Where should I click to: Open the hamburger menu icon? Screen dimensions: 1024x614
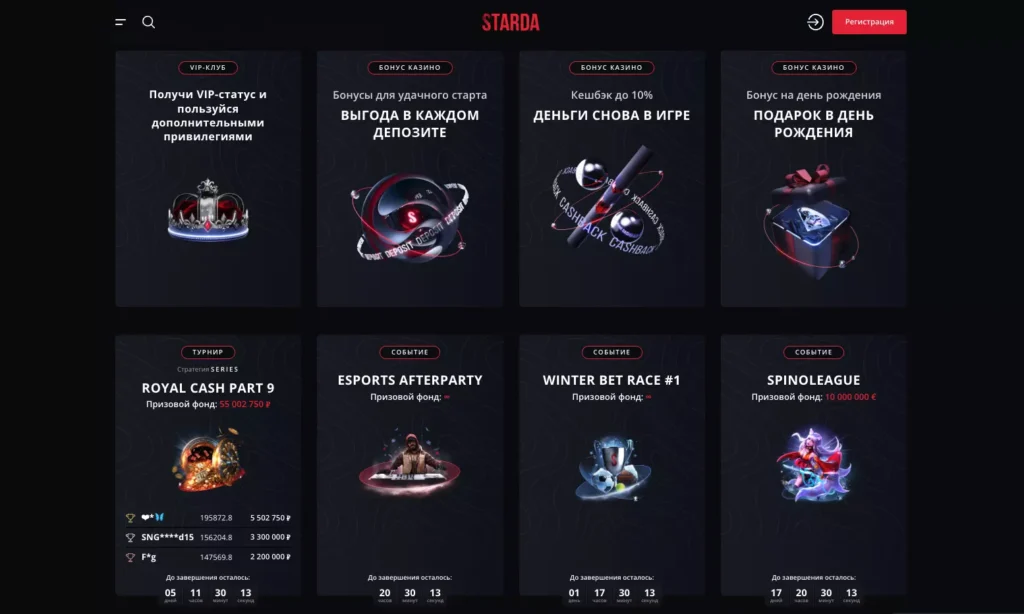(x=120, y=22)
